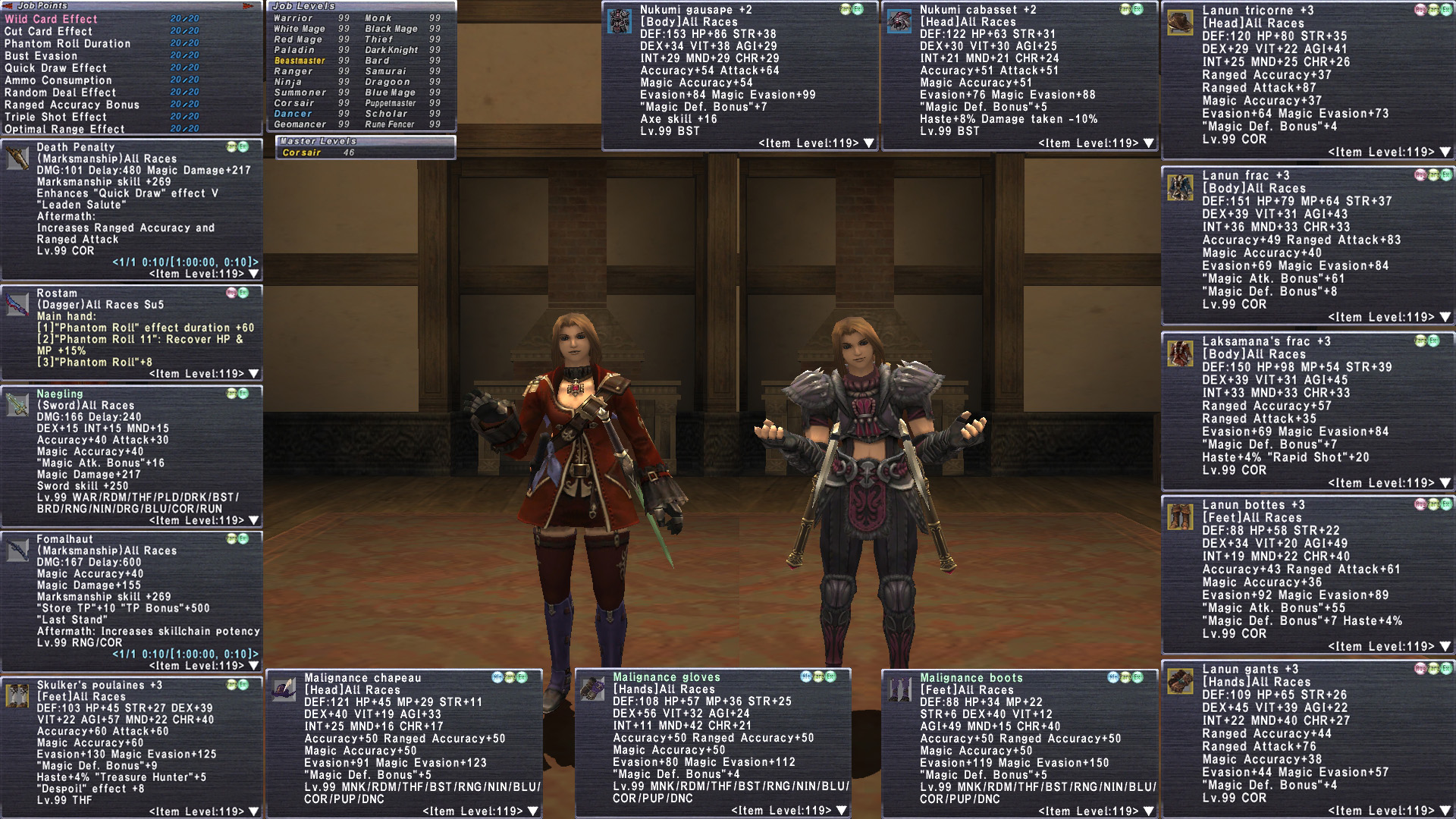Choose the Beastmaster row in Job Levels
1456x819 pixels.
[300, 61]
